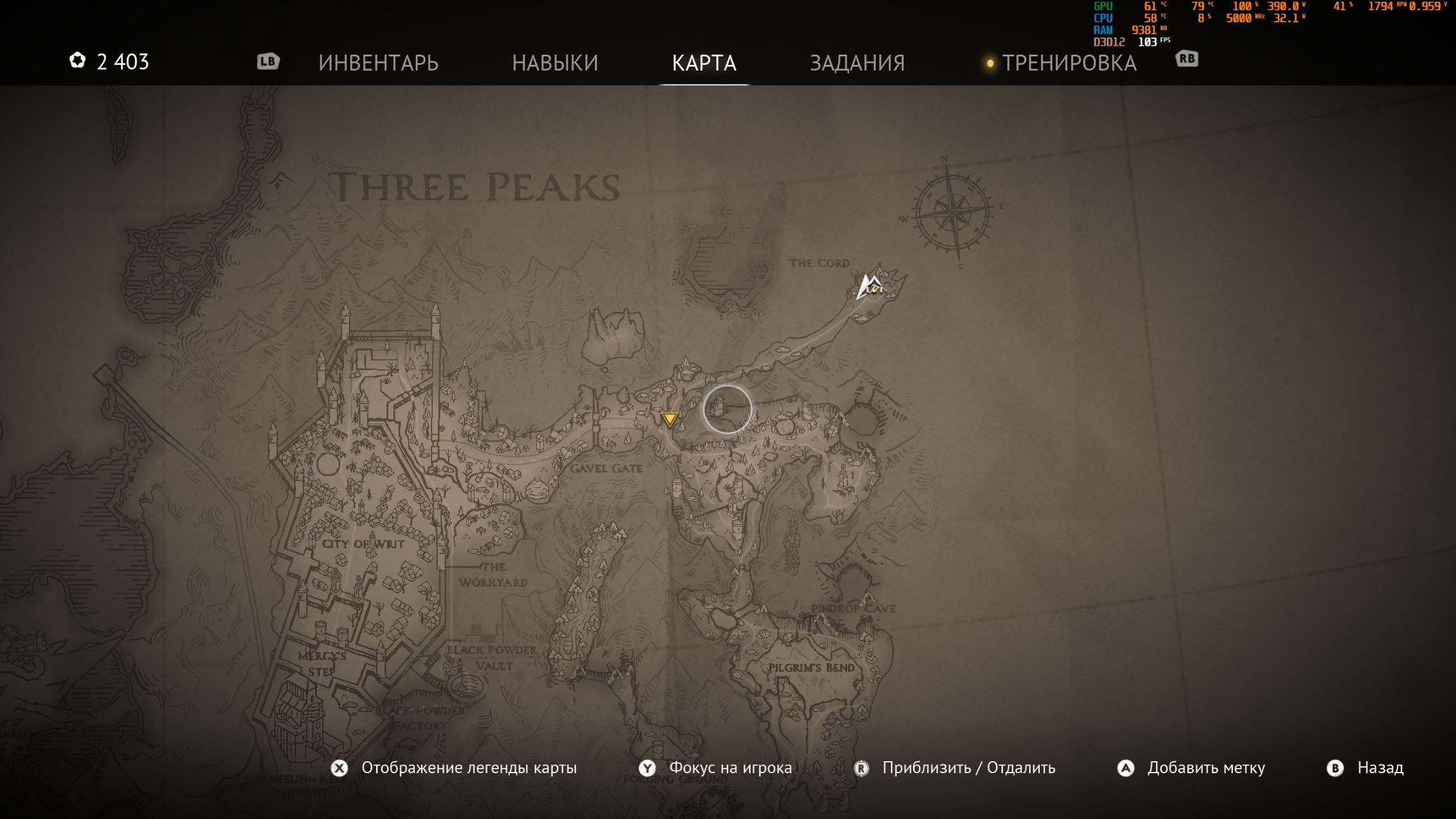Switch to the НАВЫКИ tab
The image size is (1456, 819).
555,63
